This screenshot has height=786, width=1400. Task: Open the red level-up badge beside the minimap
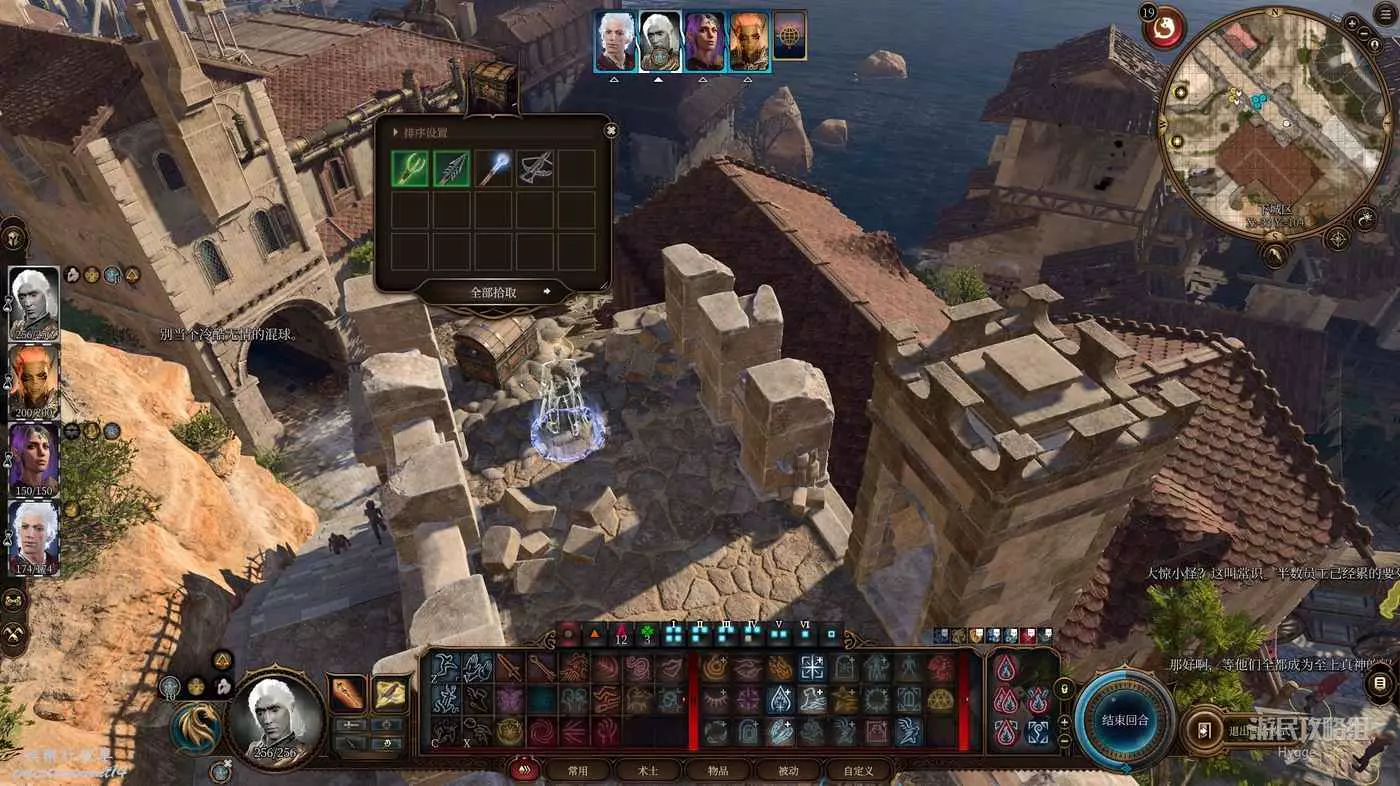[1163, 27]
